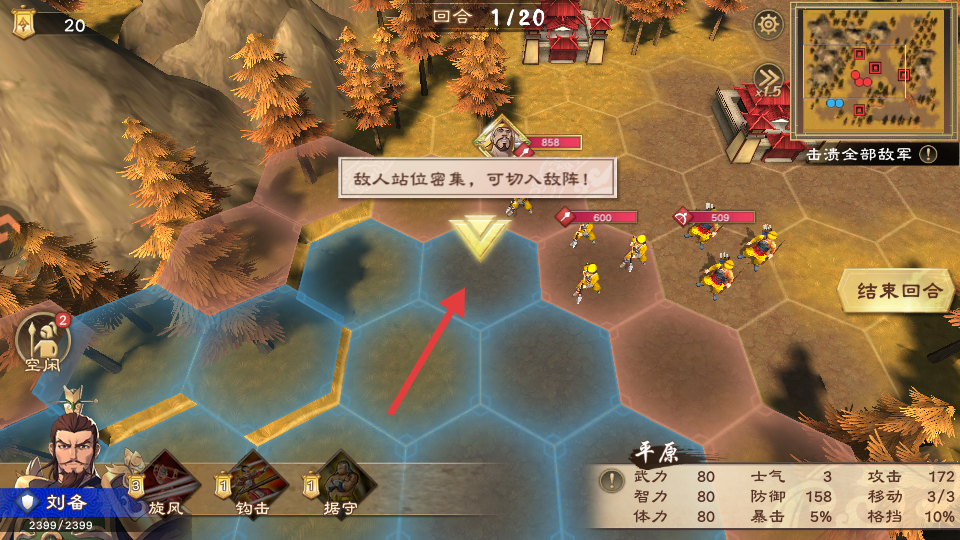Viewport: 960px width, 540px height.
Task: Show info for objective 击溃全部敌军
Action: point(930,155)
